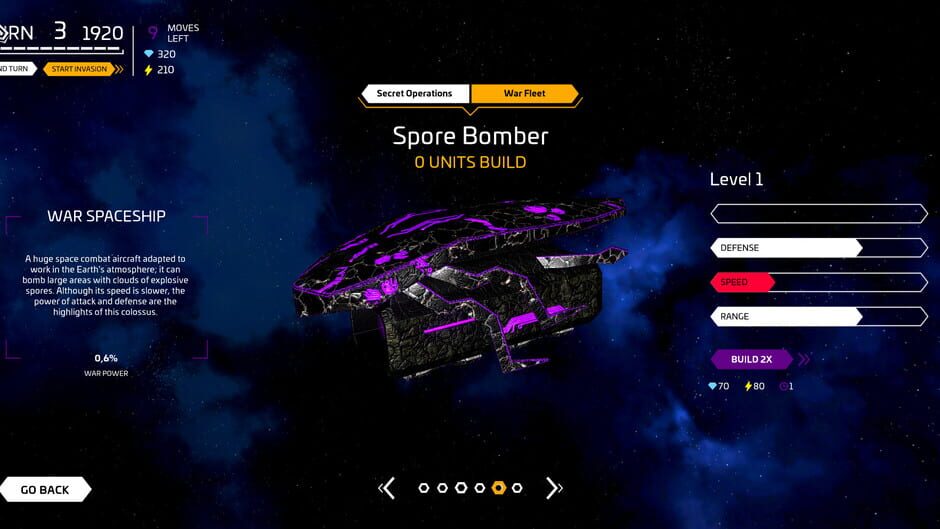This screenshot has width=940, height=529.
Task: Select the War Fleet tab
Action: point(524,94)
